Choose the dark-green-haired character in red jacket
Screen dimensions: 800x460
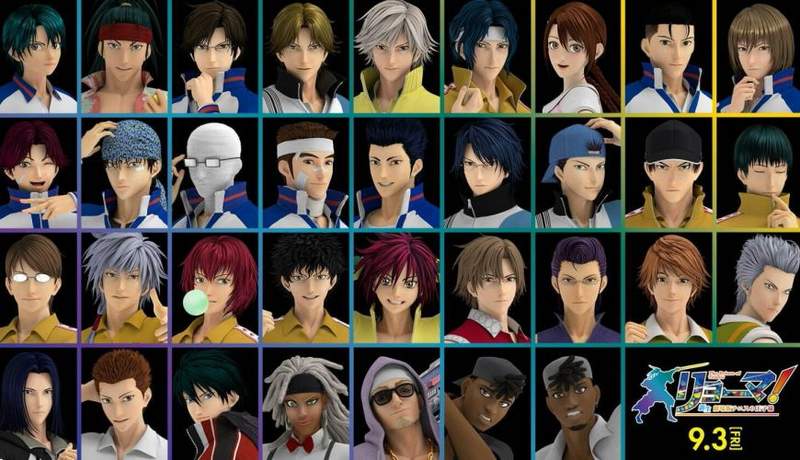[x=215, y=405]
